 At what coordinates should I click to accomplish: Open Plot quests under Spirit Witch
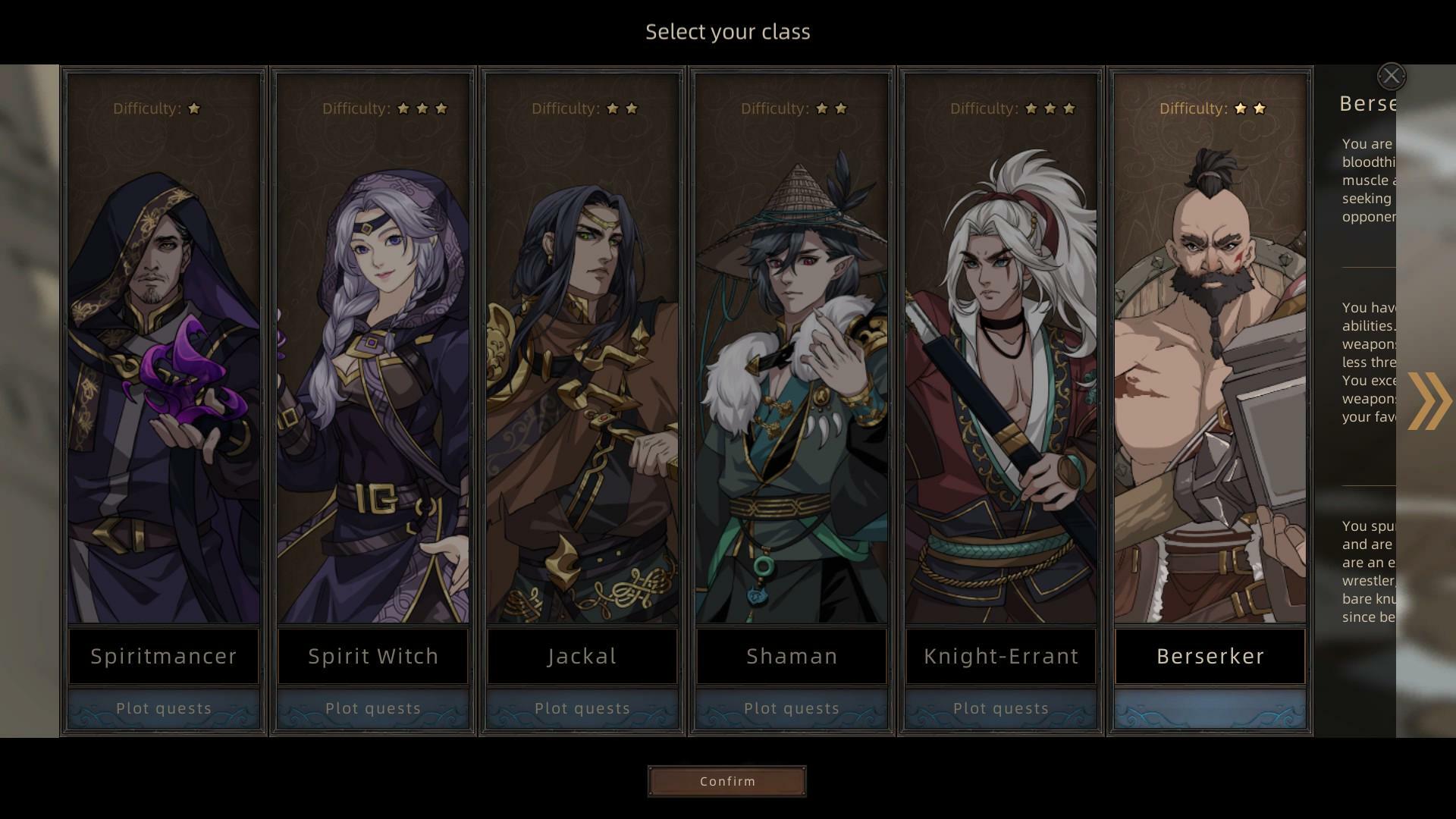(x=372, y=708)
